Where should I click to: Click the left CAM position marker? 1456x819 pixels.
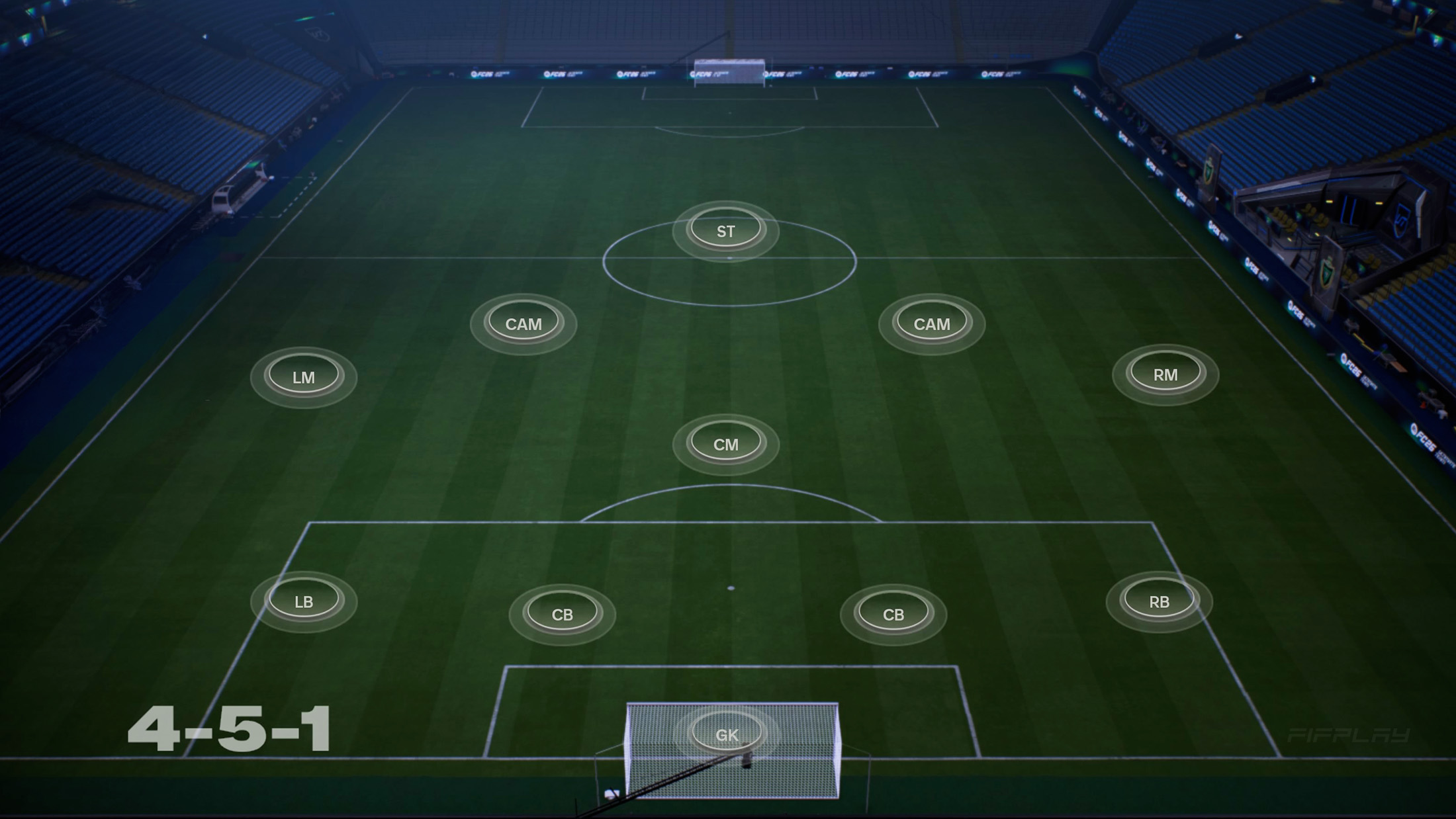pos(523,323)
